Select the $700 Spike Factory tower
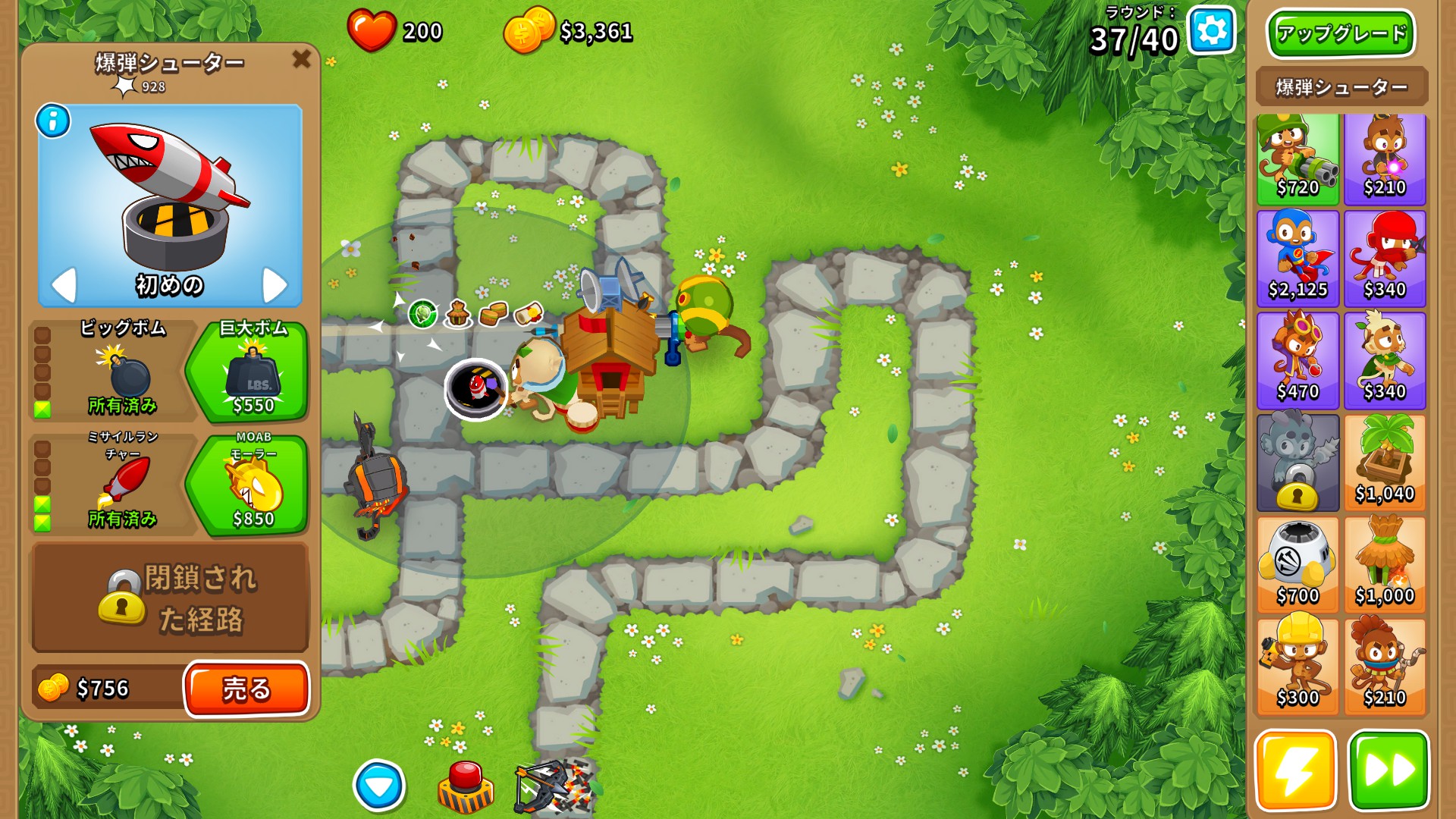1456x819 pixels. click(1298, 564)
